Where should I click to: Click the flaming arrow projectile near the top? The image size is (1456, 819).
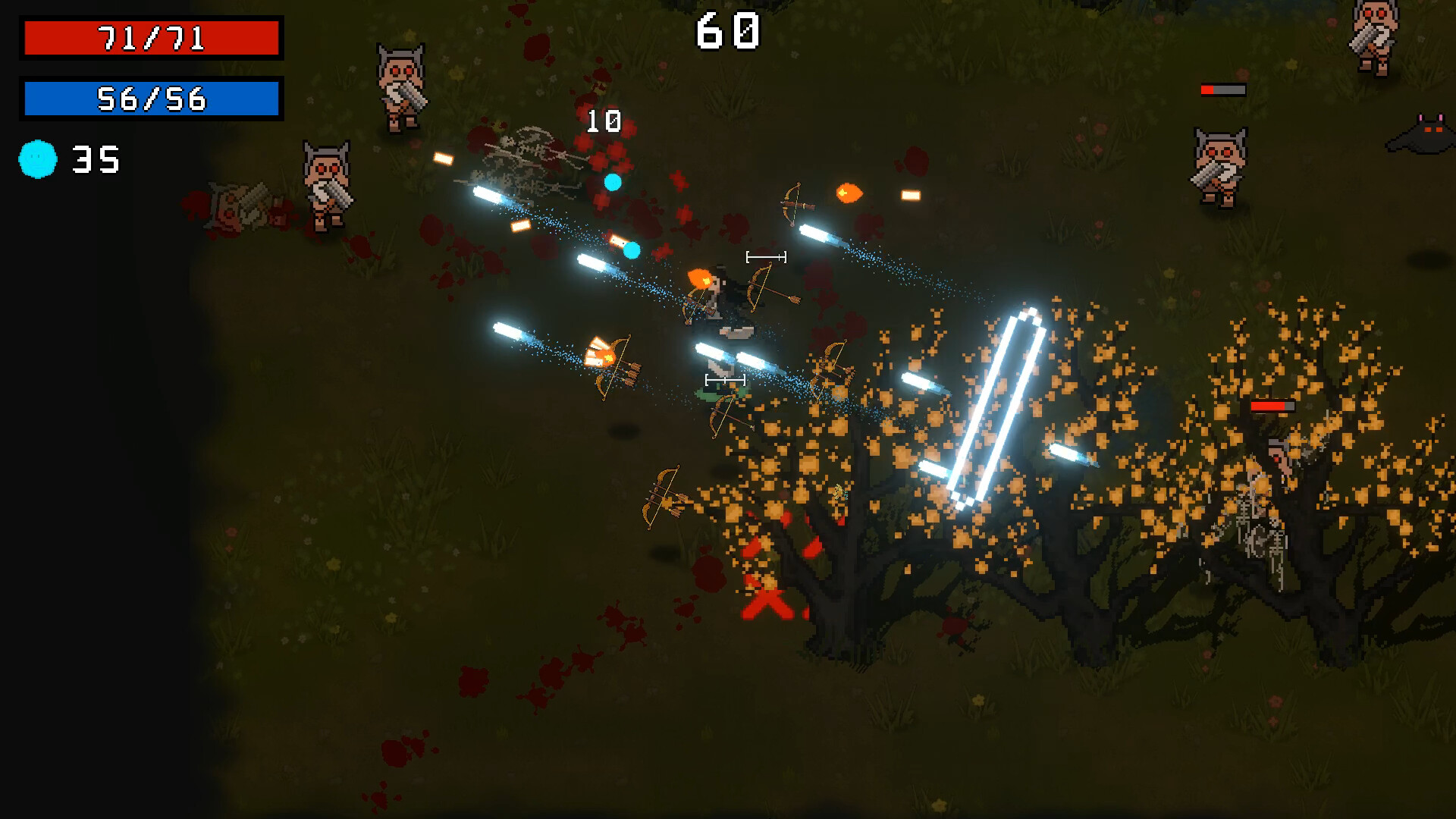click(849, 193)
